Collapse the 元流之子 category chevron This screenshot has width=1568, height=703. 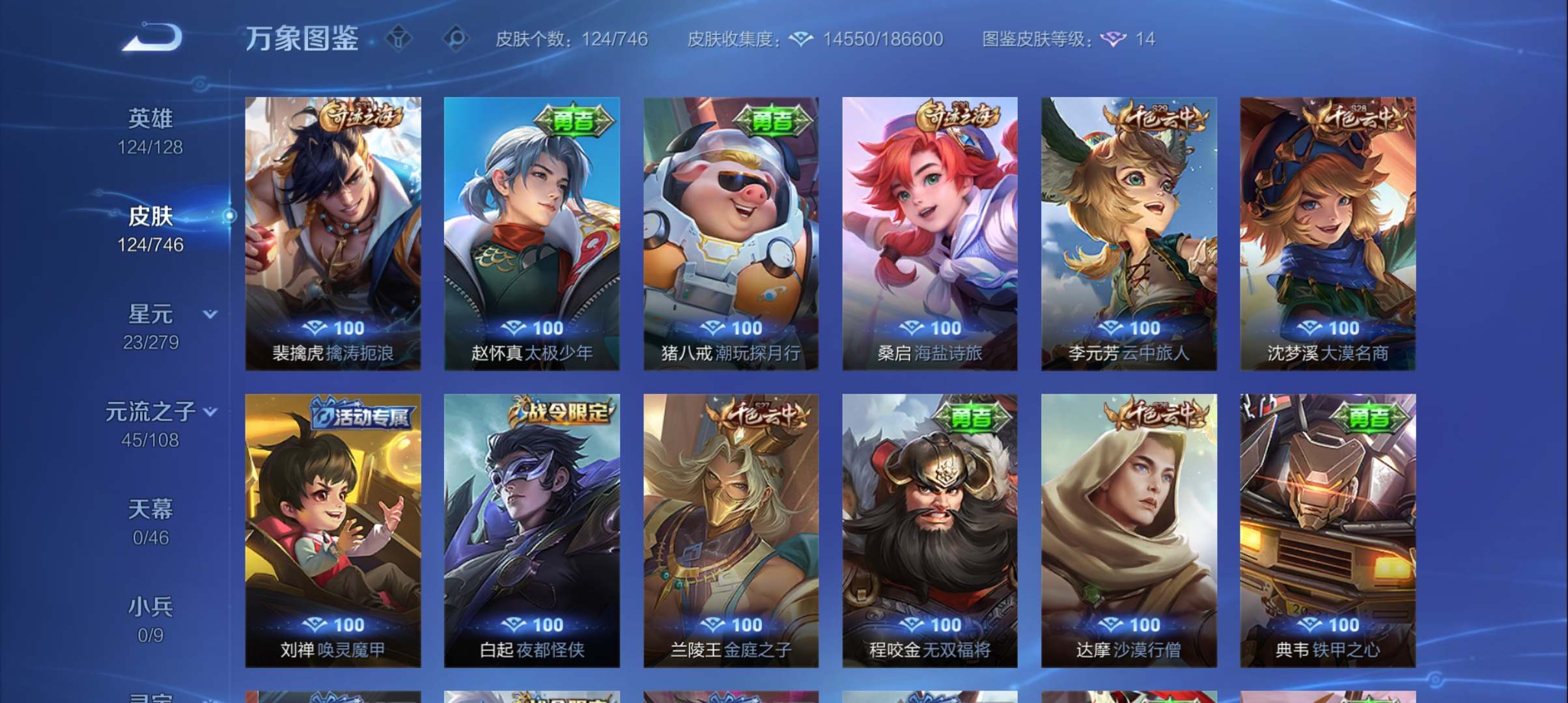tap(209, 411)
